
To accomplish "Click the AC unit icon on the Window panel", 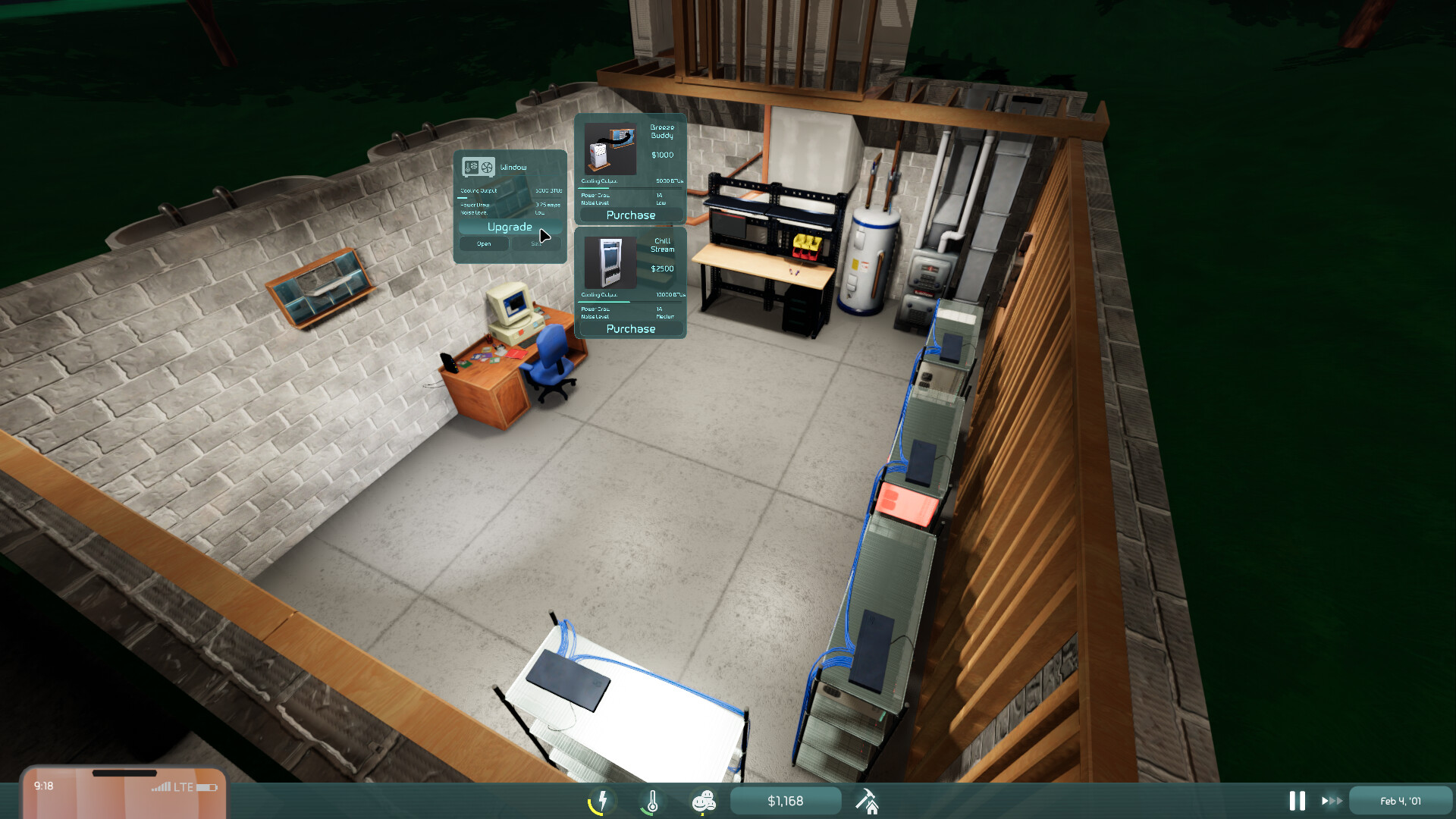I will [x=478, y=167].
